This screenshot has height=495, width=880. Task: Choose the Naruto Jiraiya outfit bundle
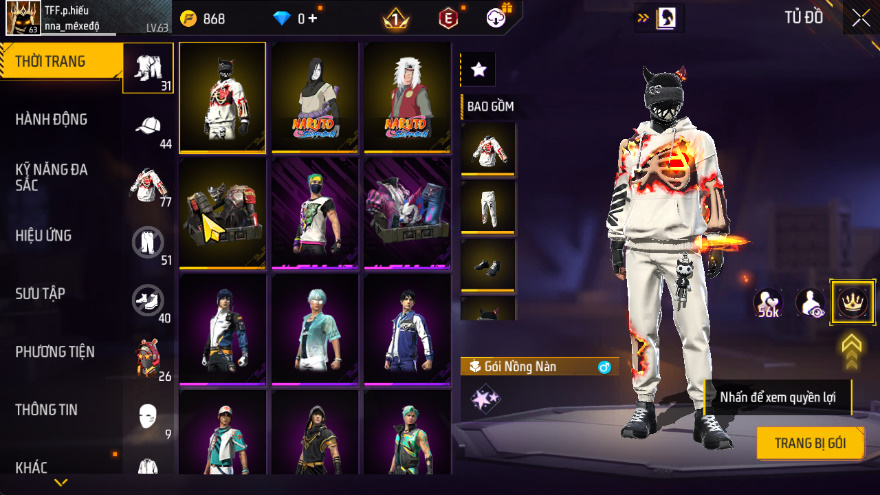[407, 97]
